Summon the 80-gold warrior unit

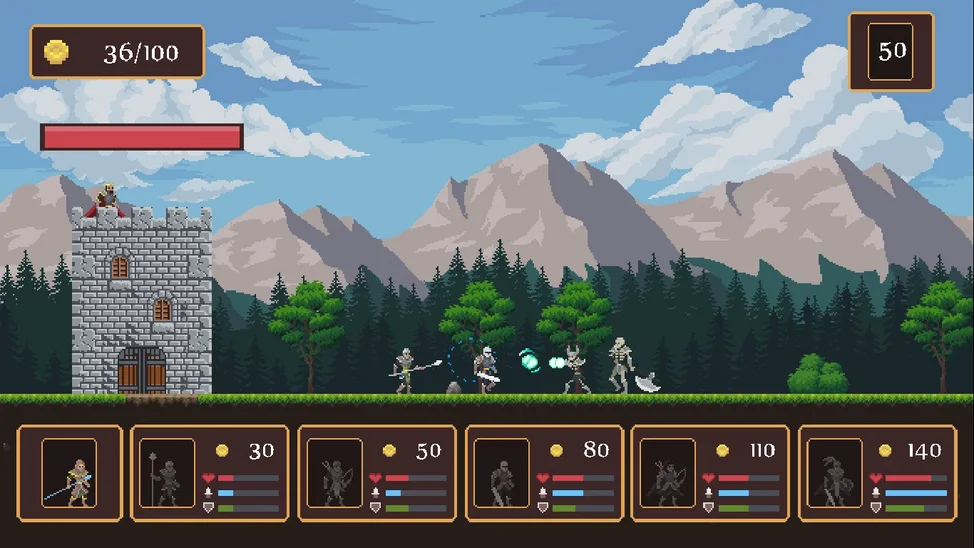pyautogui.click(x=544, y=473)
